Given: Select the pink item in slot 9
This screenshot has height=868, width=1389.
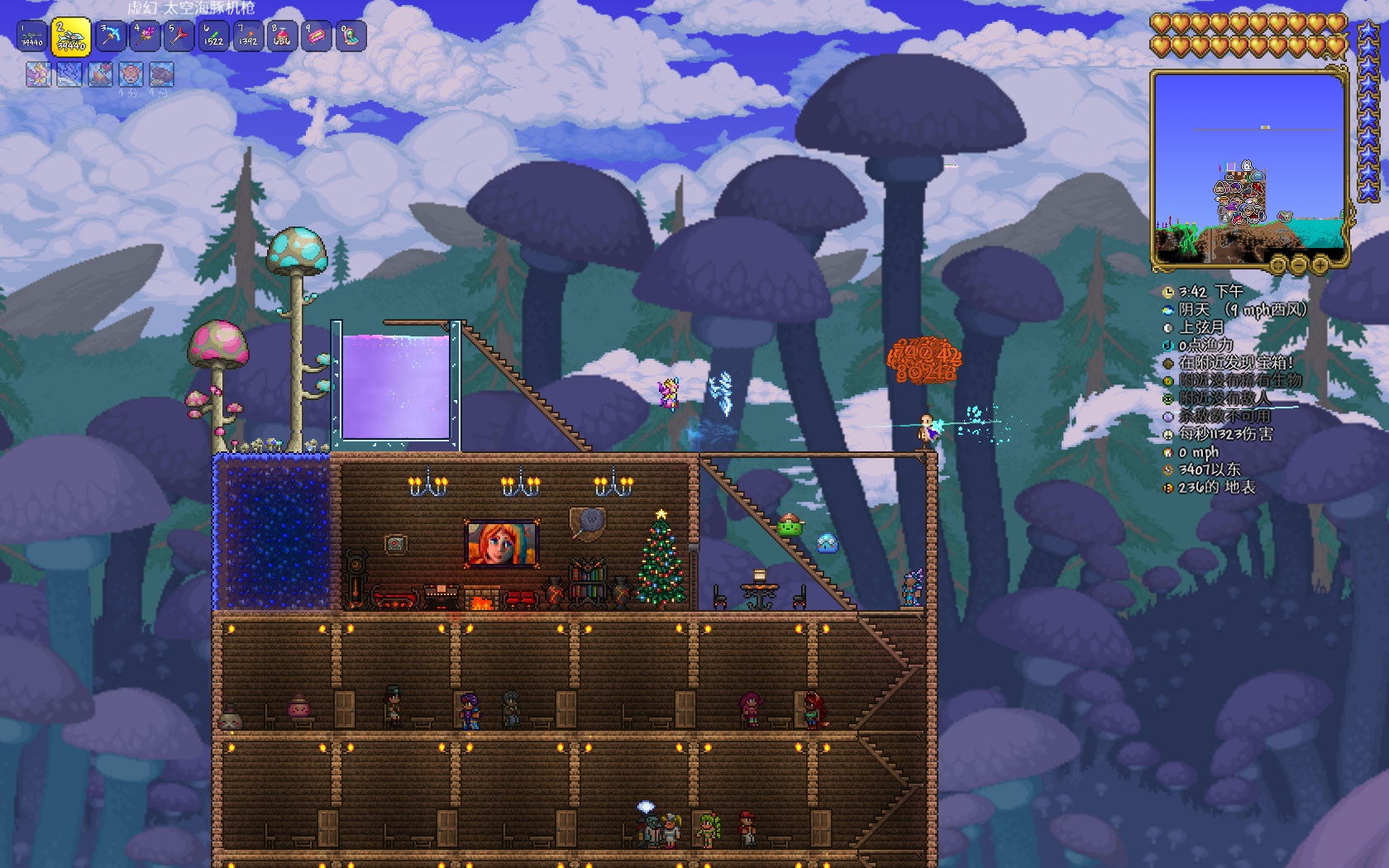Looking at the screenshot, I should tap(316, 36).
